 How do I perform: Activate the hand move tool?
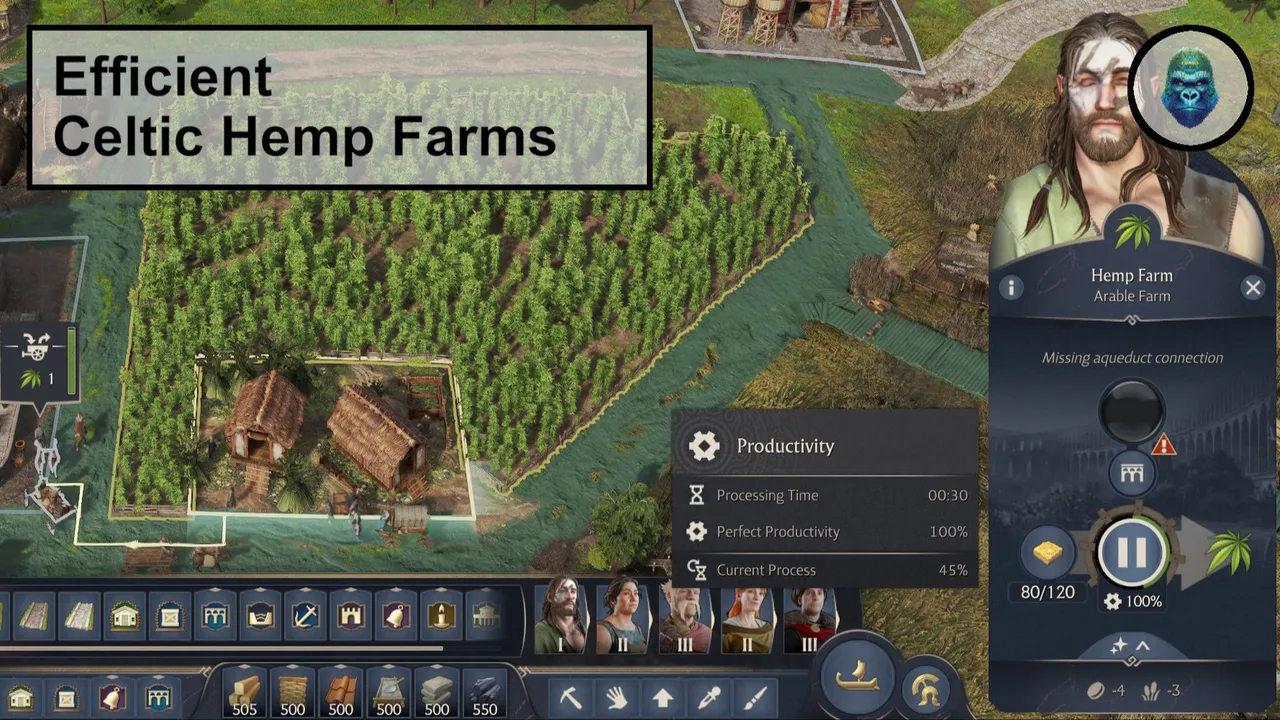pos(616,697)
